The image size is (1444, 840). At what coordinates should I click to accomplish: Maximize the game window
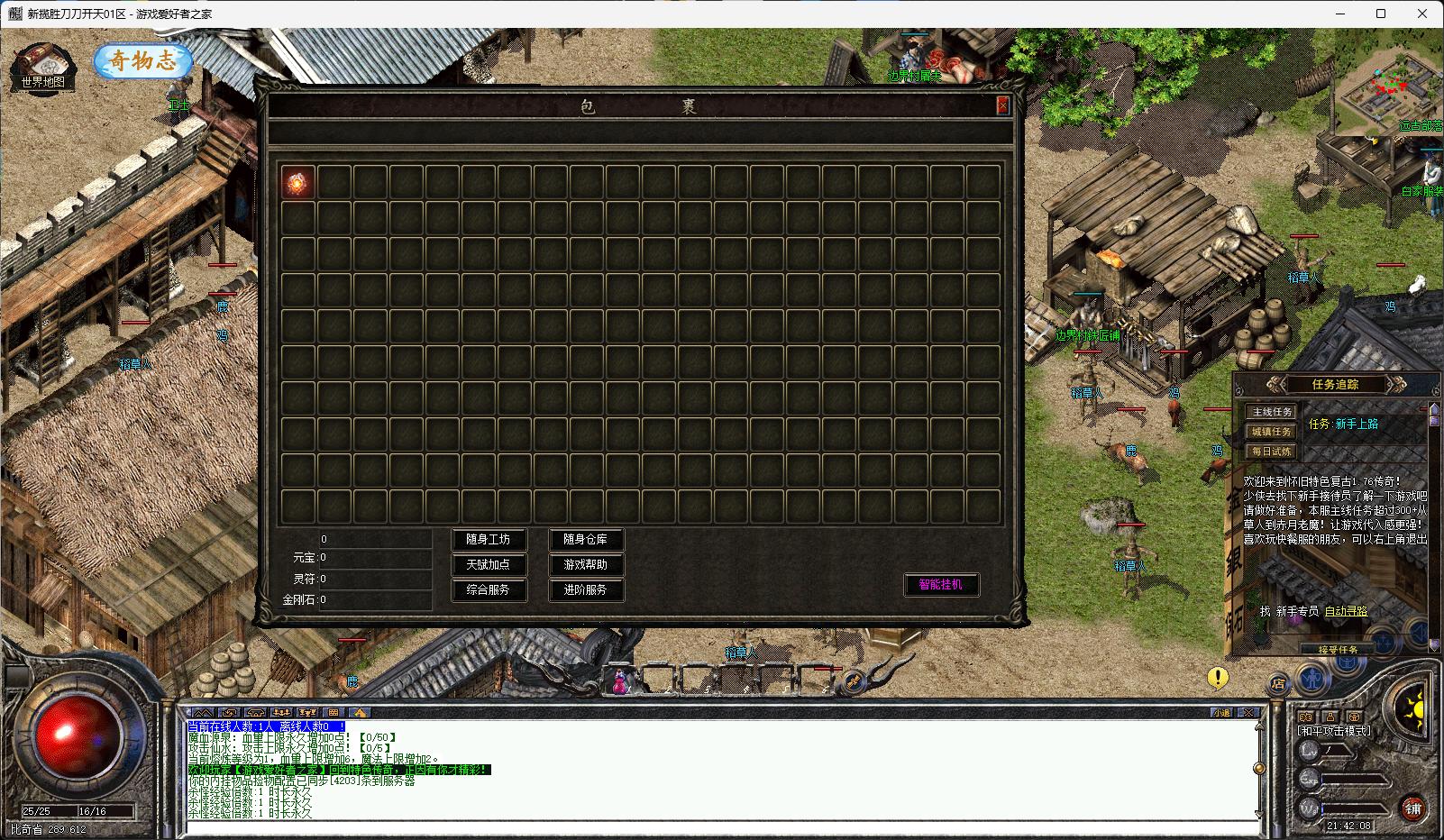1381,14
